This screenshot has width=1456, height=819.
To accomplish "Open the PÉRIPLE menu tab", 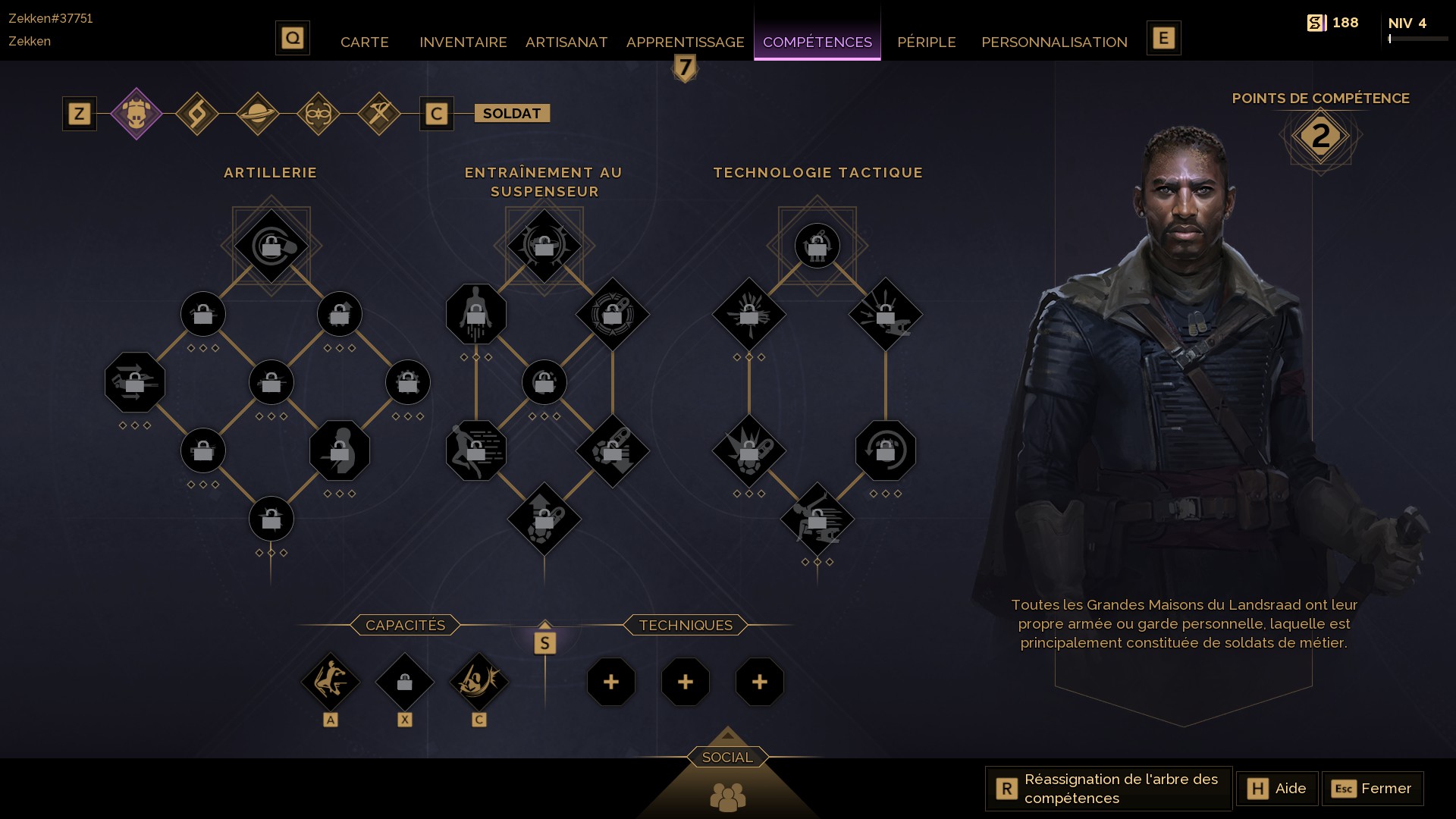I will click(x=927, y=42).
